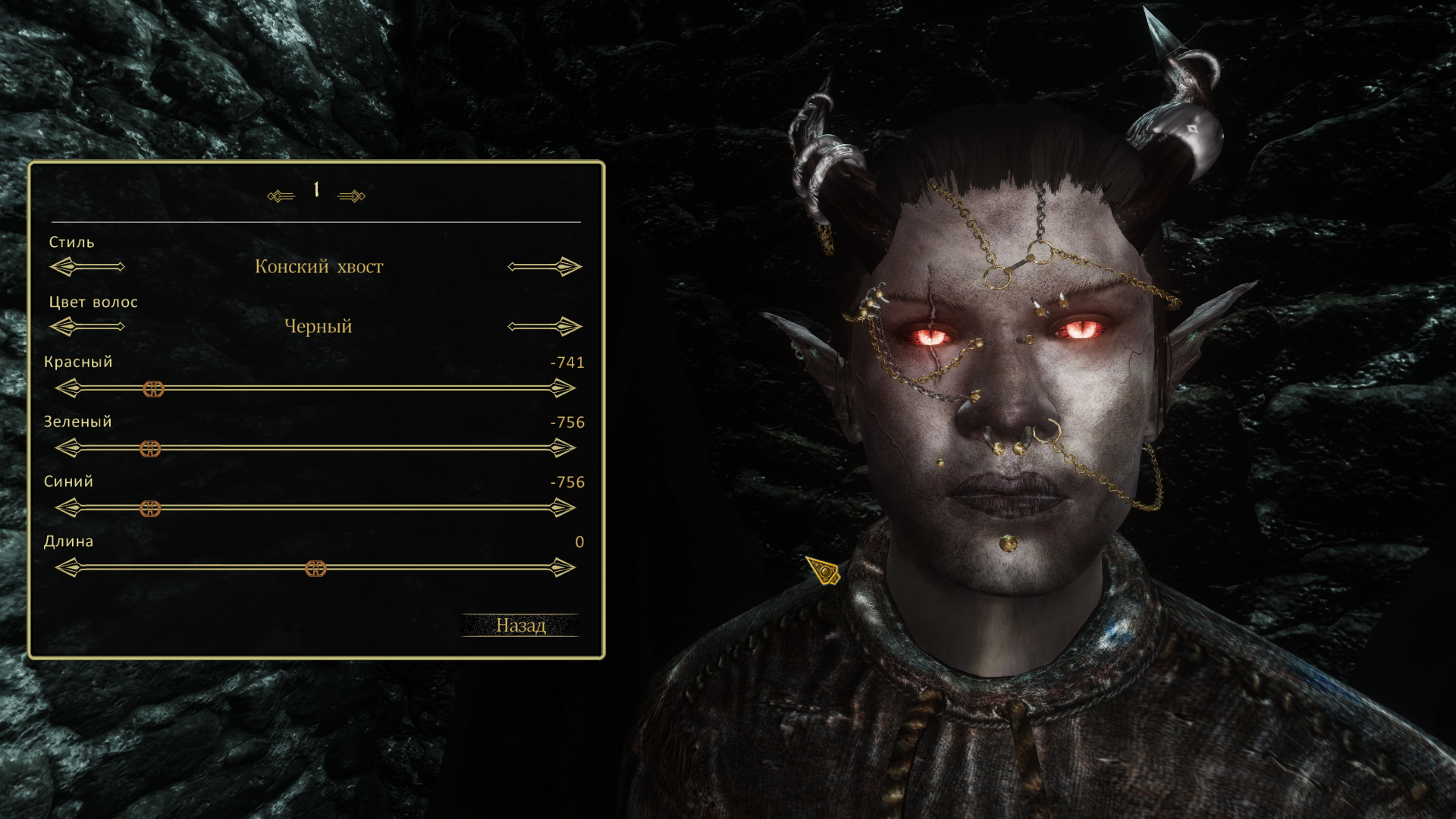Switch to the previous hairstyle under Стиль
Screen dimensions: 1456x819
[x=86, y=267]
